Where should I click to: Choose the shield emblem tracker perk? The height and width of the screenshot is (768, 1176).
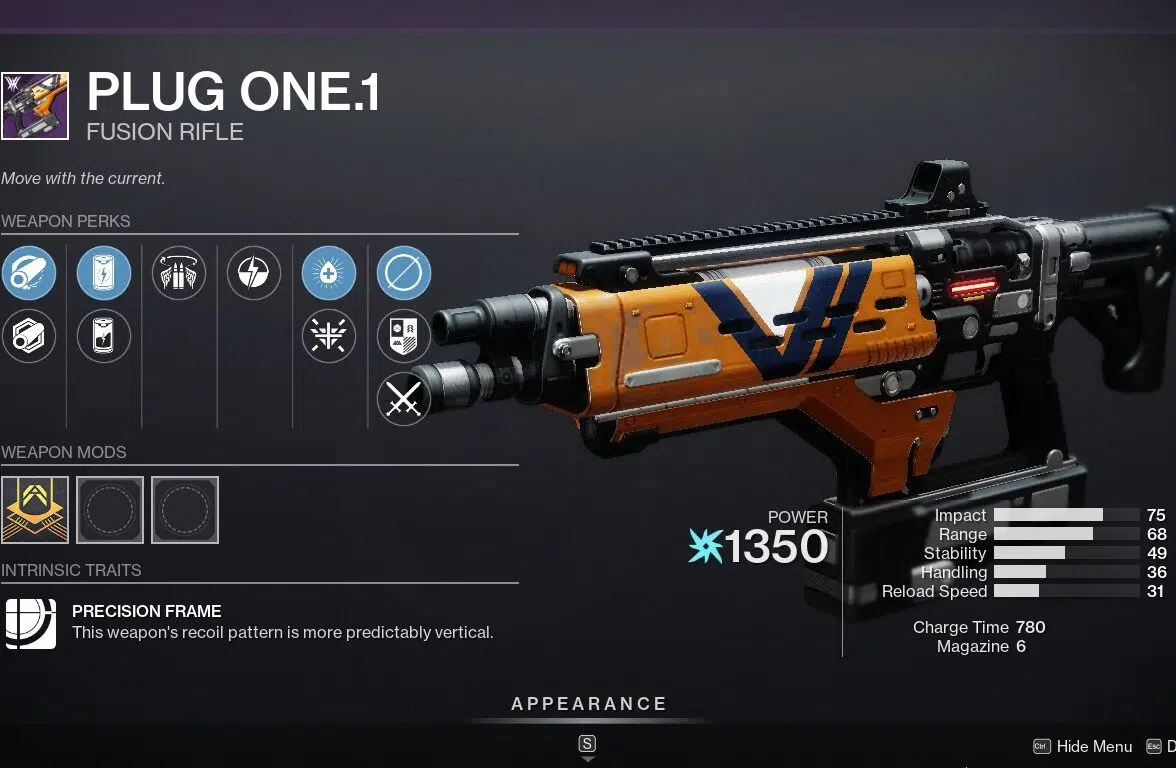[x=404, y=336]
